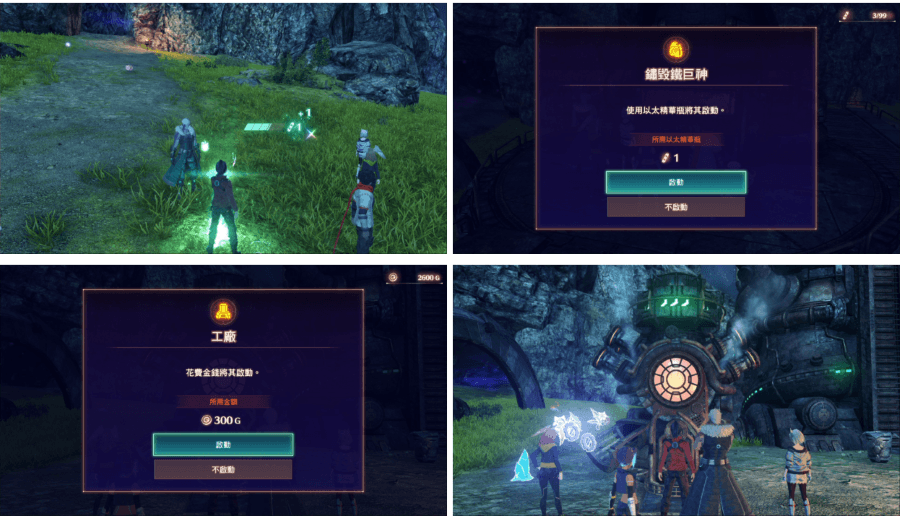Viewport: 900px width, 516px height.
Task: Confirm 啟動 in the 鏽毀鐵巨神 dialog
Action: click(x=675, y=182)
